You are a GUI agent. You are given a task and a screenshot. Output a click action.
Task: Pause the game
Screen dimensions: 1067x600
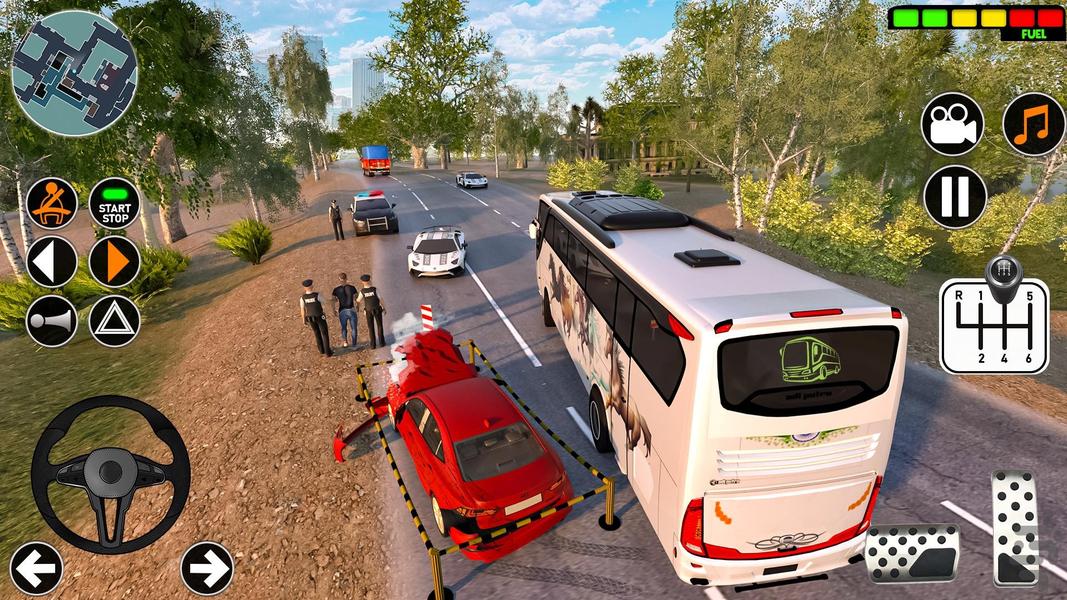click(954, 197)
